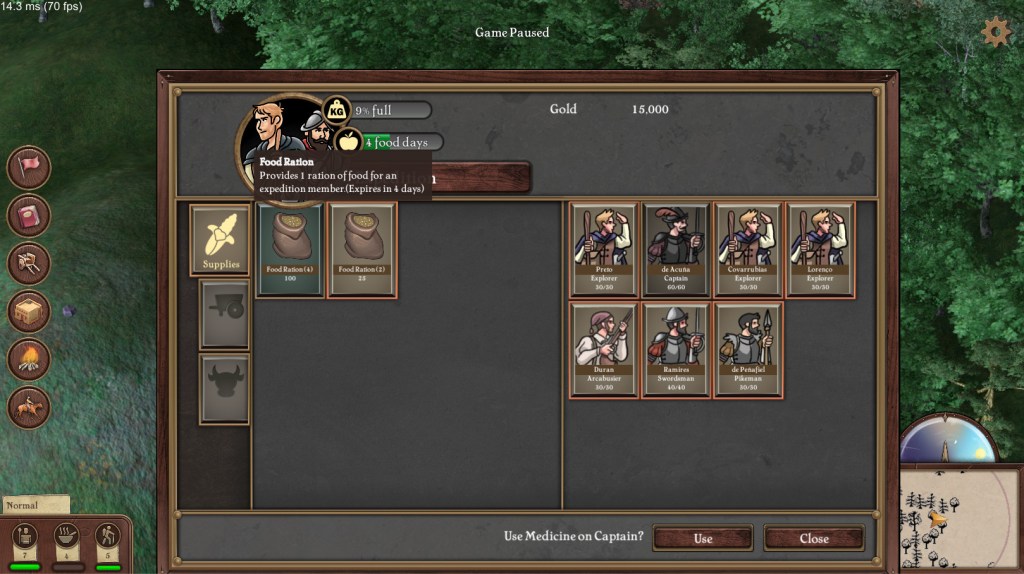The width and height of the screenshot is (1024, 574).
Task: Close the expedition inventory window
Action: (x=813, y=538)
